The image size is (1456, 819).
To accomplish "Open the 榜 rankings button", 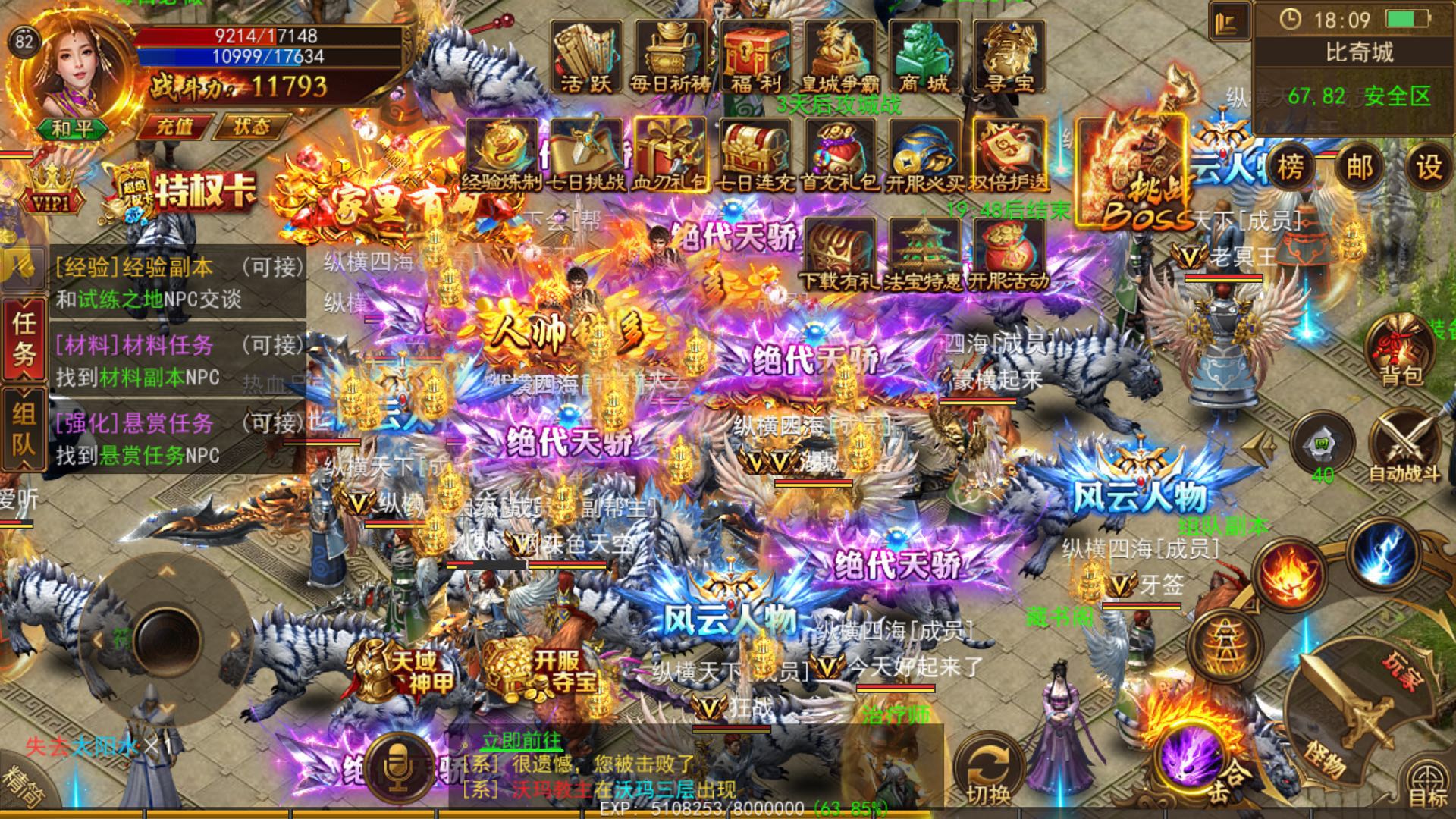I will (1289, 167).
